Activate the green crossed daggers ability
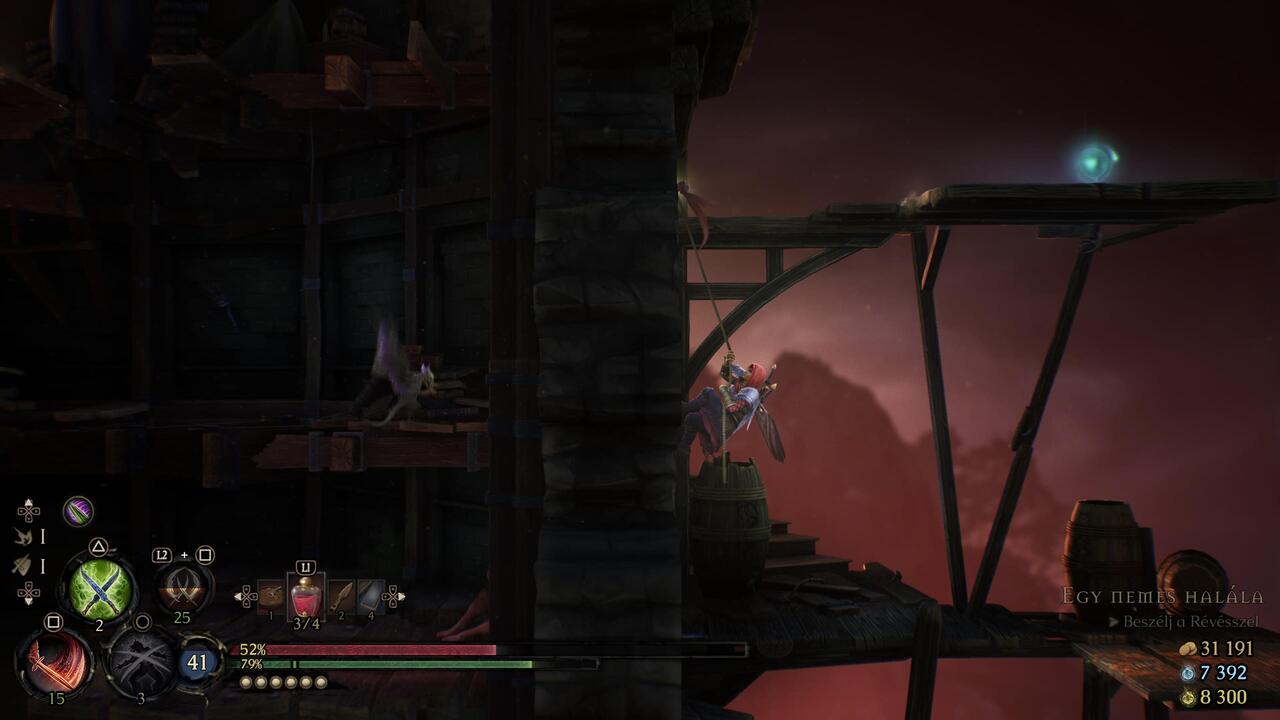Screen dimensions: 1280x720 pos(98,588)
